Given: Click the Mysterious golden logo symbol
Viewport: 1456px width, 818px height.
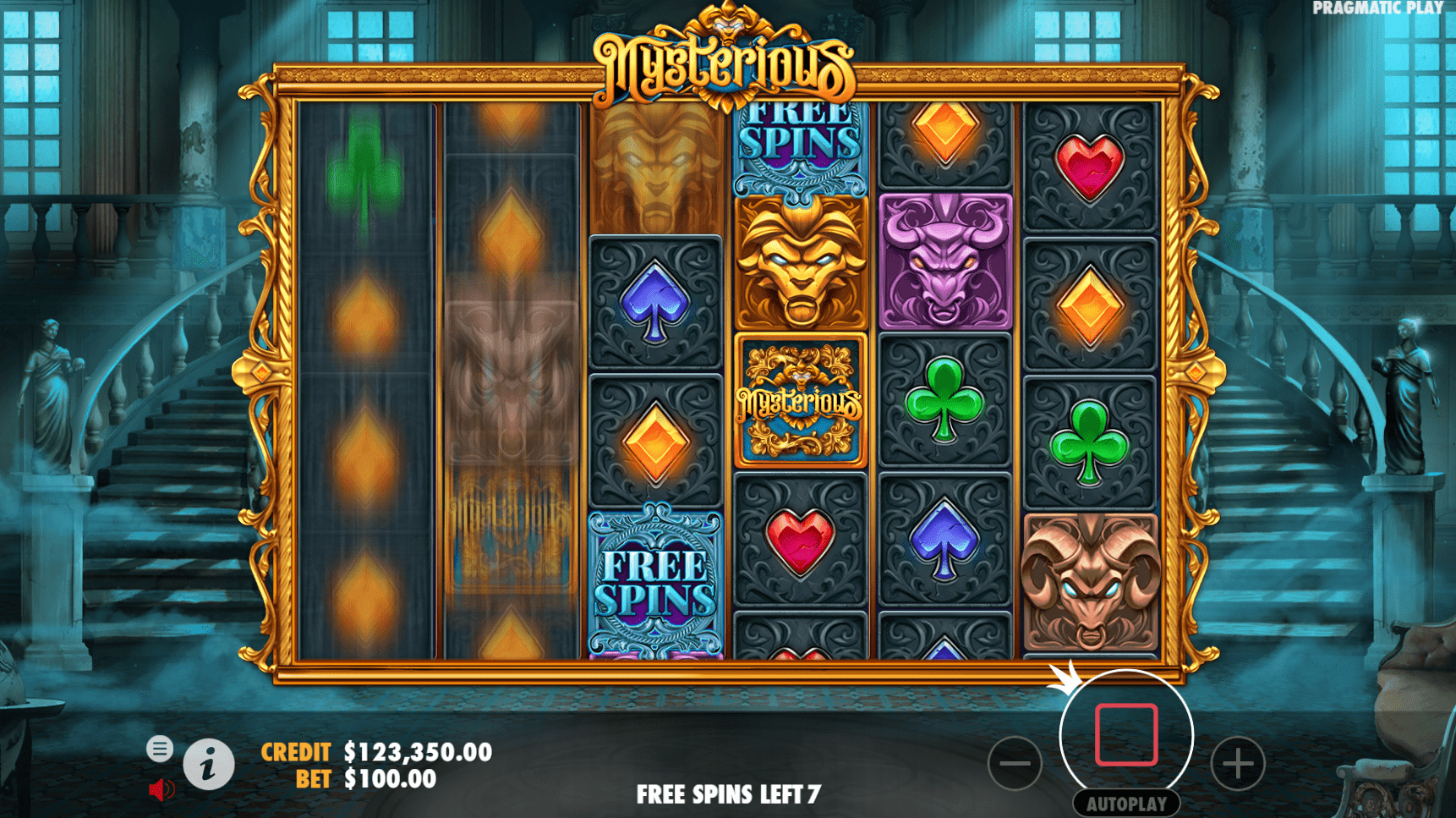Looking at the screenshot, I should click(x=800, y=399).
